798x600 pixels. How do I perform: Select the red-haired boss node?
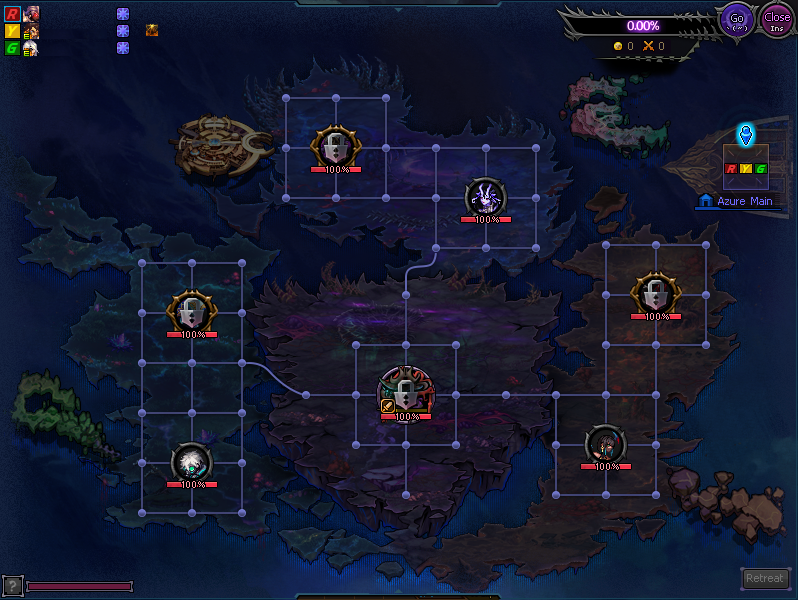pyautogui.click(x=606, y=444)
